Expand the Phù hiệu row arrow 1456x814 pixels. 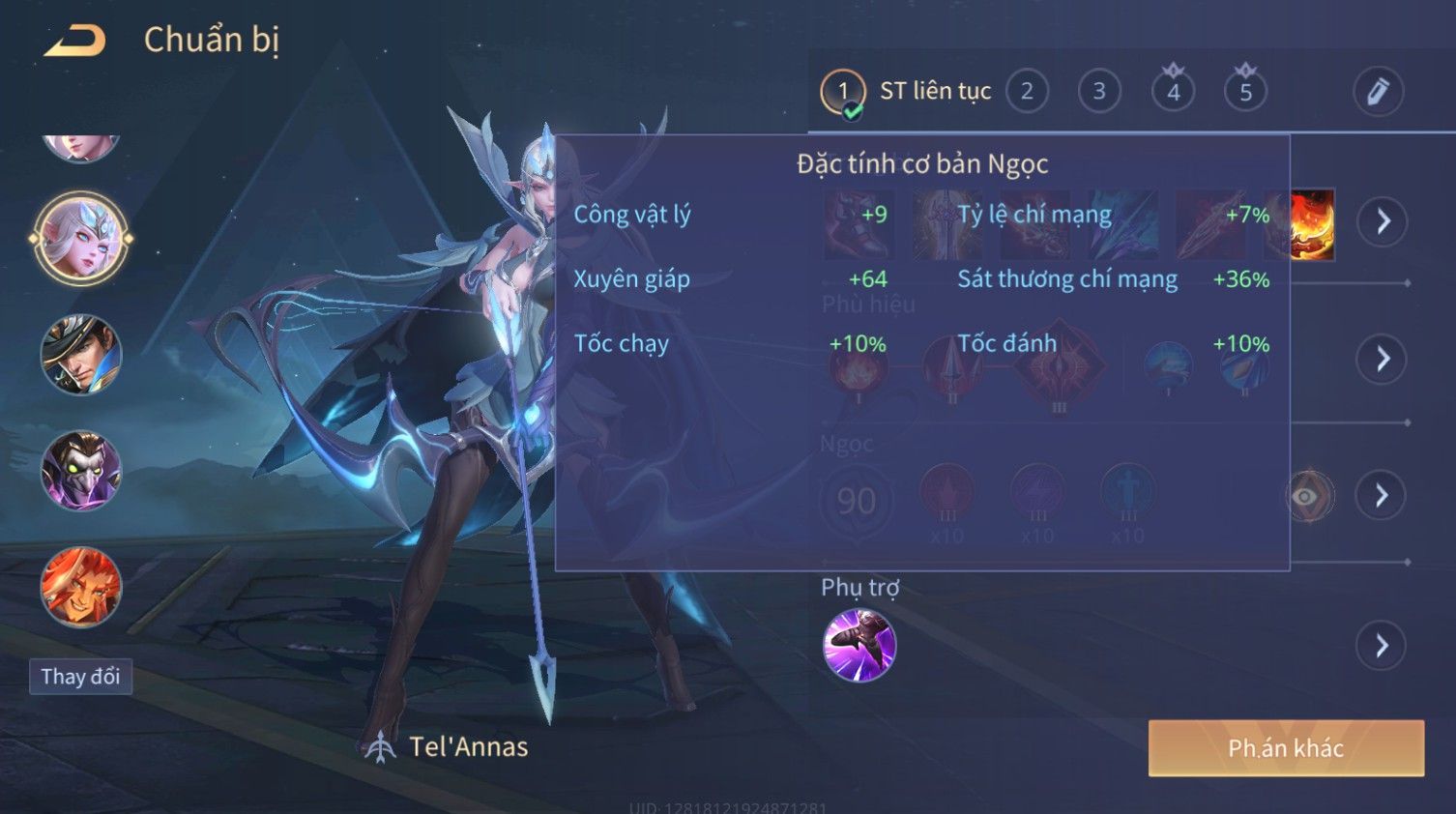pos(1383,360)
